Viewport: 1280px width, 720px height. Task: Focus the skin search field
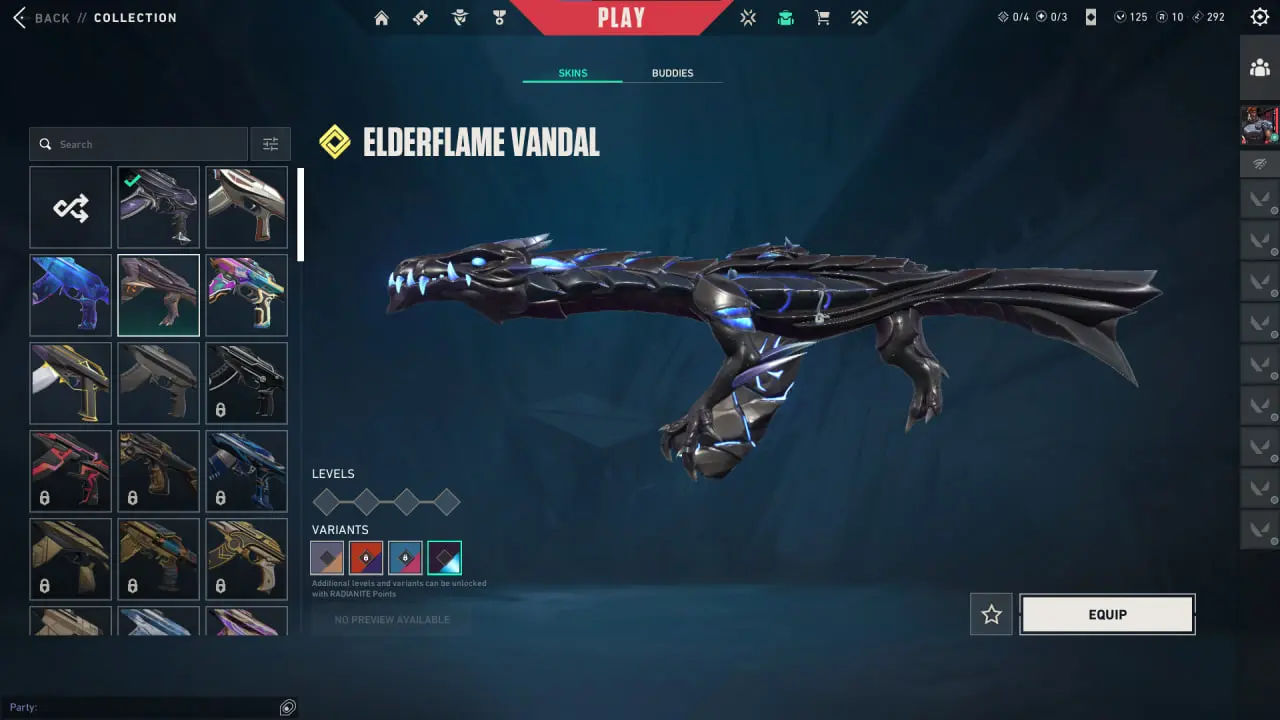click(x=140, y=144)
